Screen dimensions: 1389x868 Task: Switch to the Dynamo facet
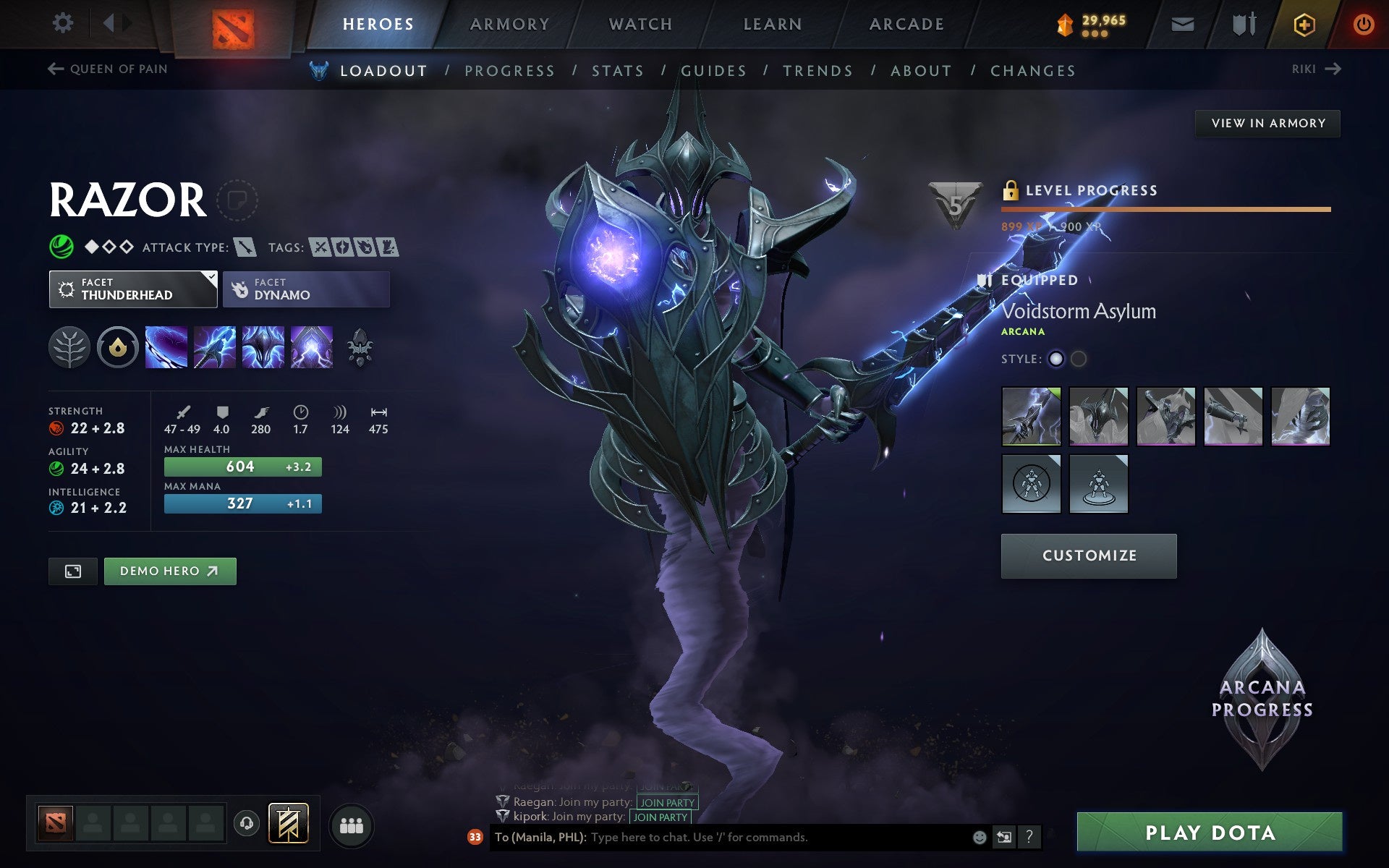coord(306,289)
